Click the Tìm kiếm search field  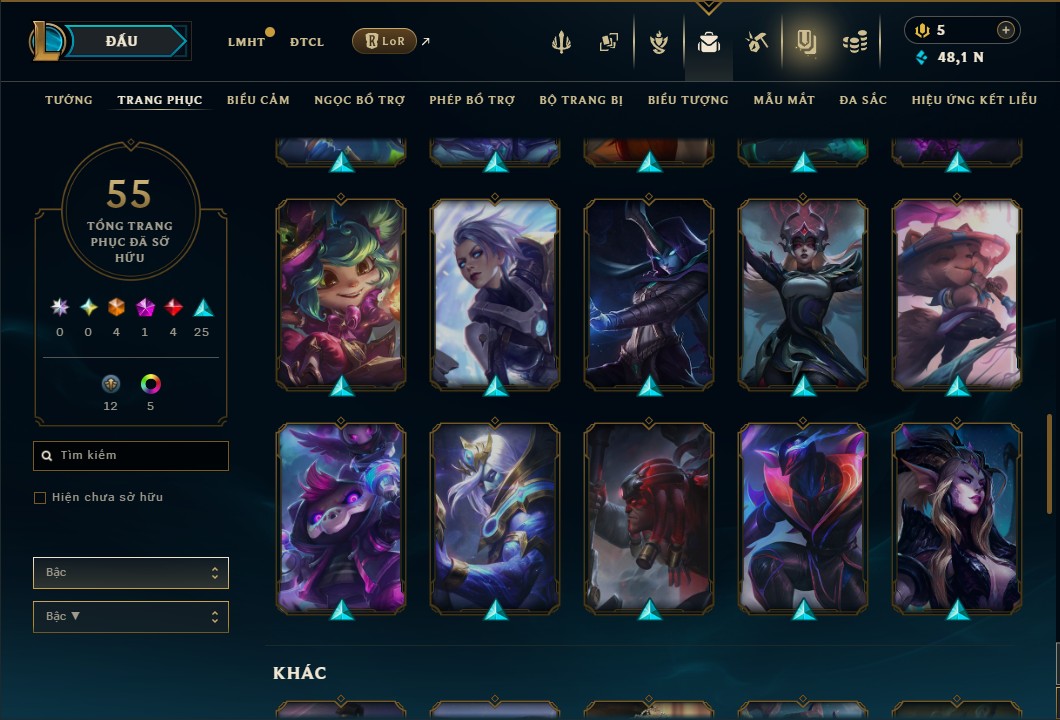pos(131,456)
